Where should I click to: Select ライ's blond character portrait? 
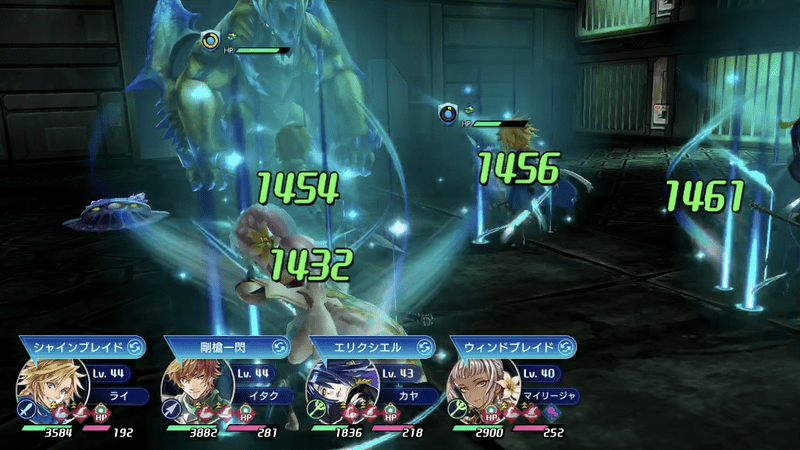click(x=47, y=385)
